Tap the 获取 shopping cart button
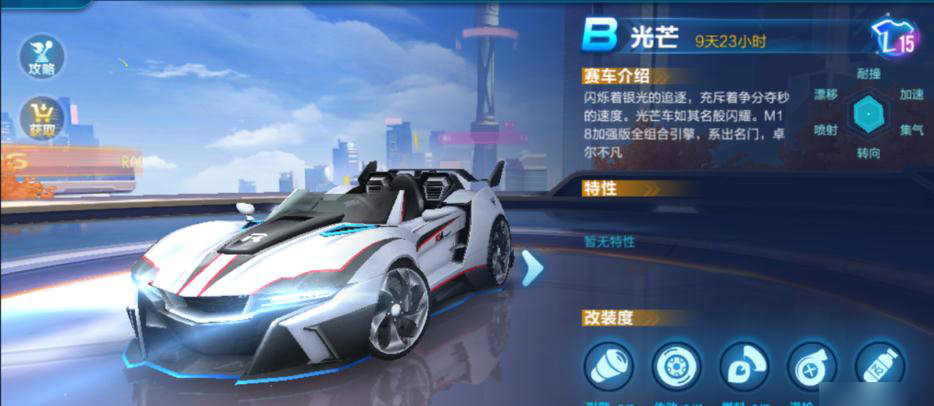 click(41, 117)
